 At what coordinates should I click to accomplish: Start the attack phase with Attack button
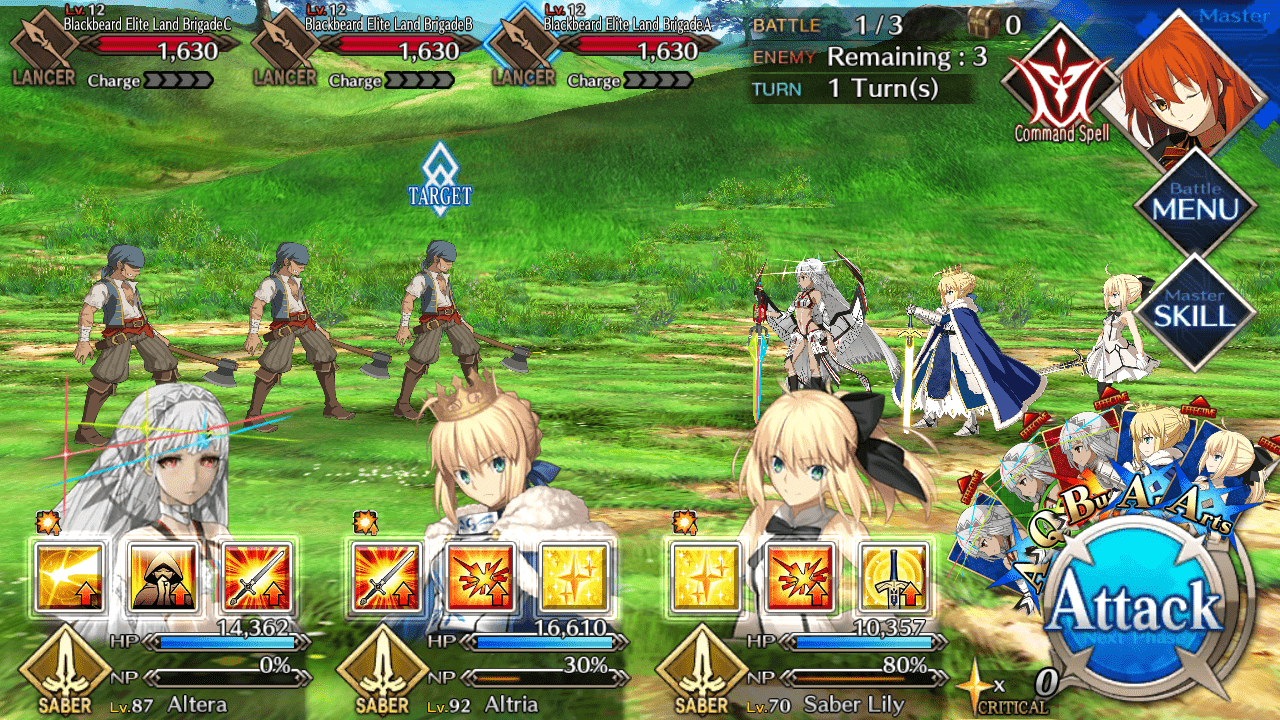point(1138,606)
